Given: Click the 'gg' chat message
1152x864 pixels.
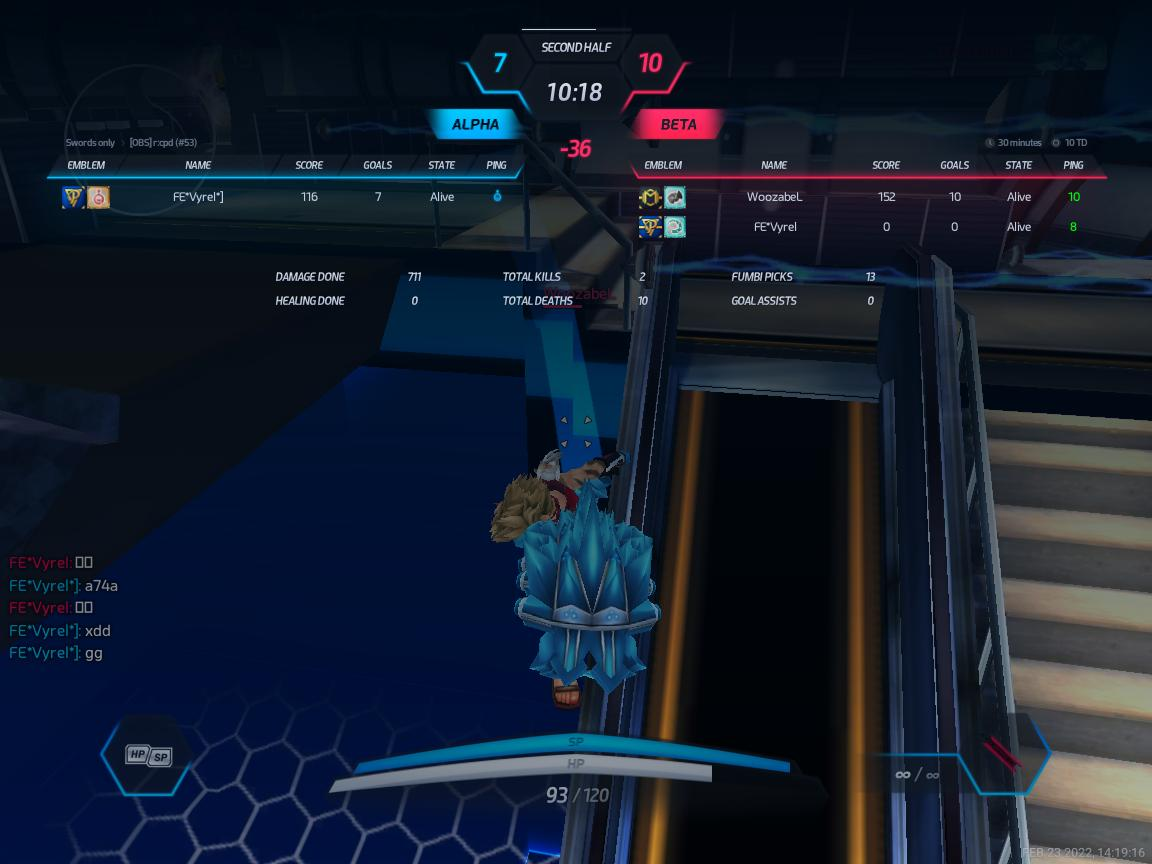Looking at the screenshot, I should tap(57, 653).
